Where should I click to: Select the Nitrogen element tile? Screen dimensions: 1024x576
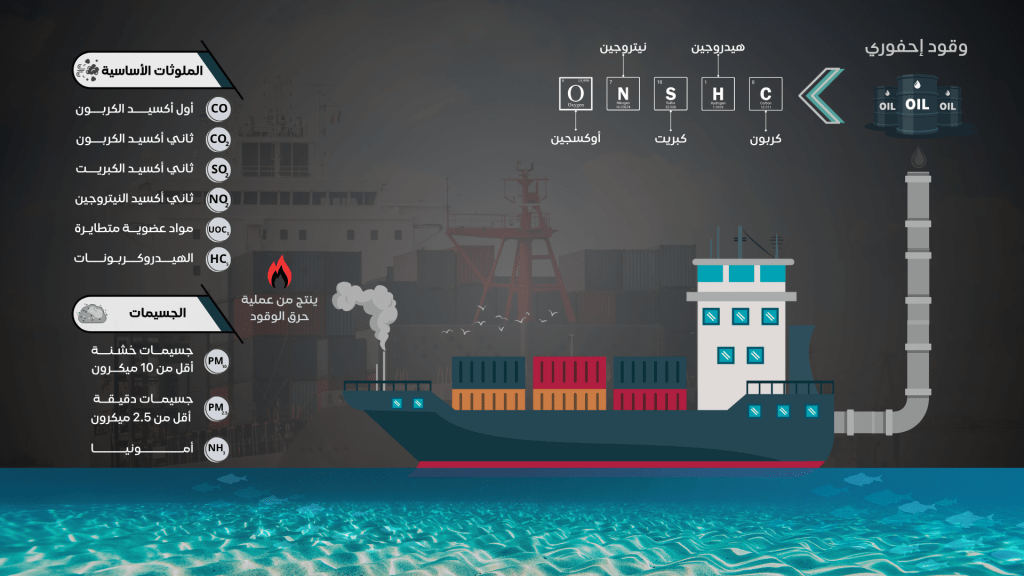pyautogui.click(x=624, y=93)
